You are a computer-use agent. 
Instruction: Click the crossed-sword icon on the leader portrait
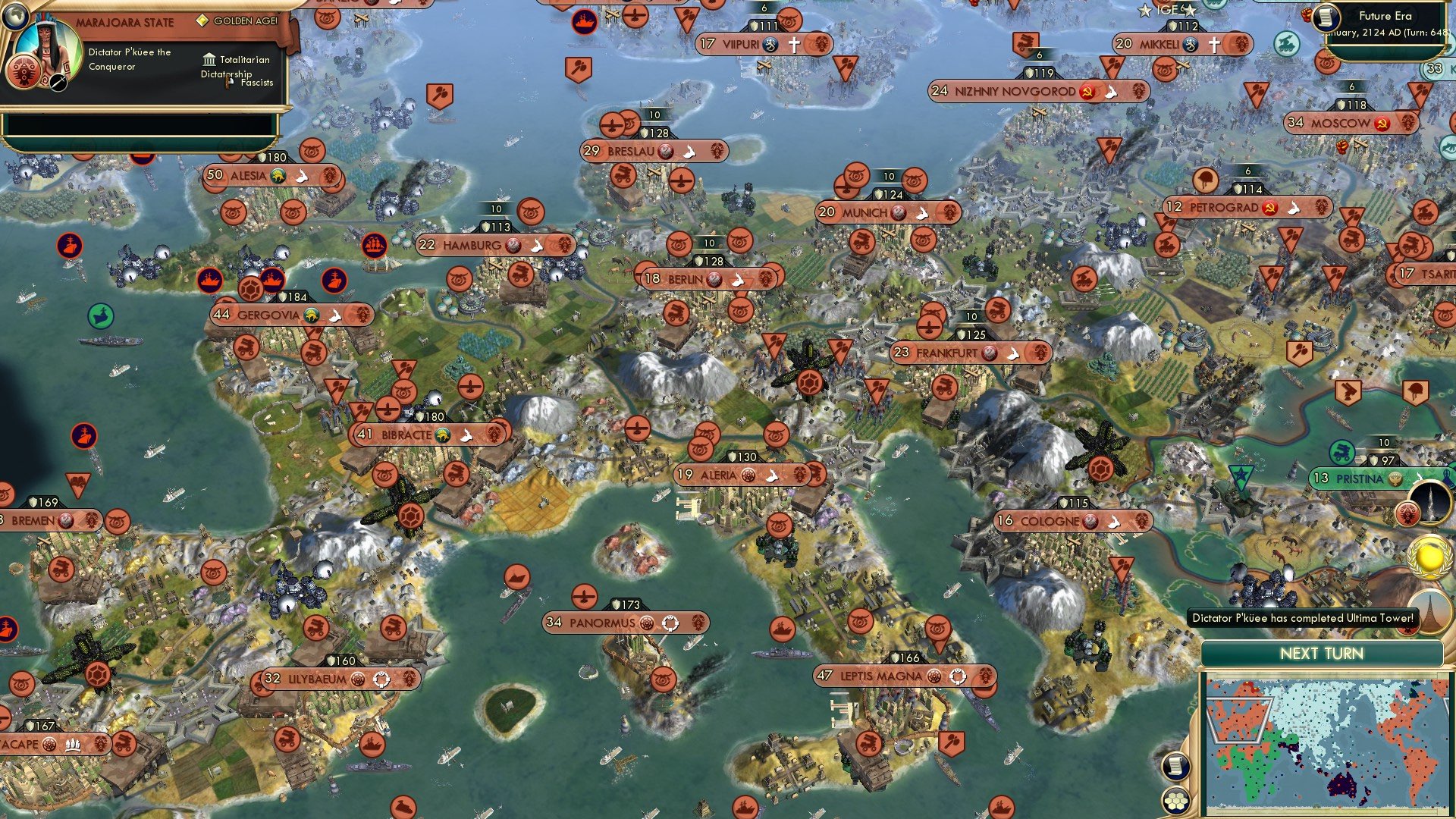click(57, 84)
